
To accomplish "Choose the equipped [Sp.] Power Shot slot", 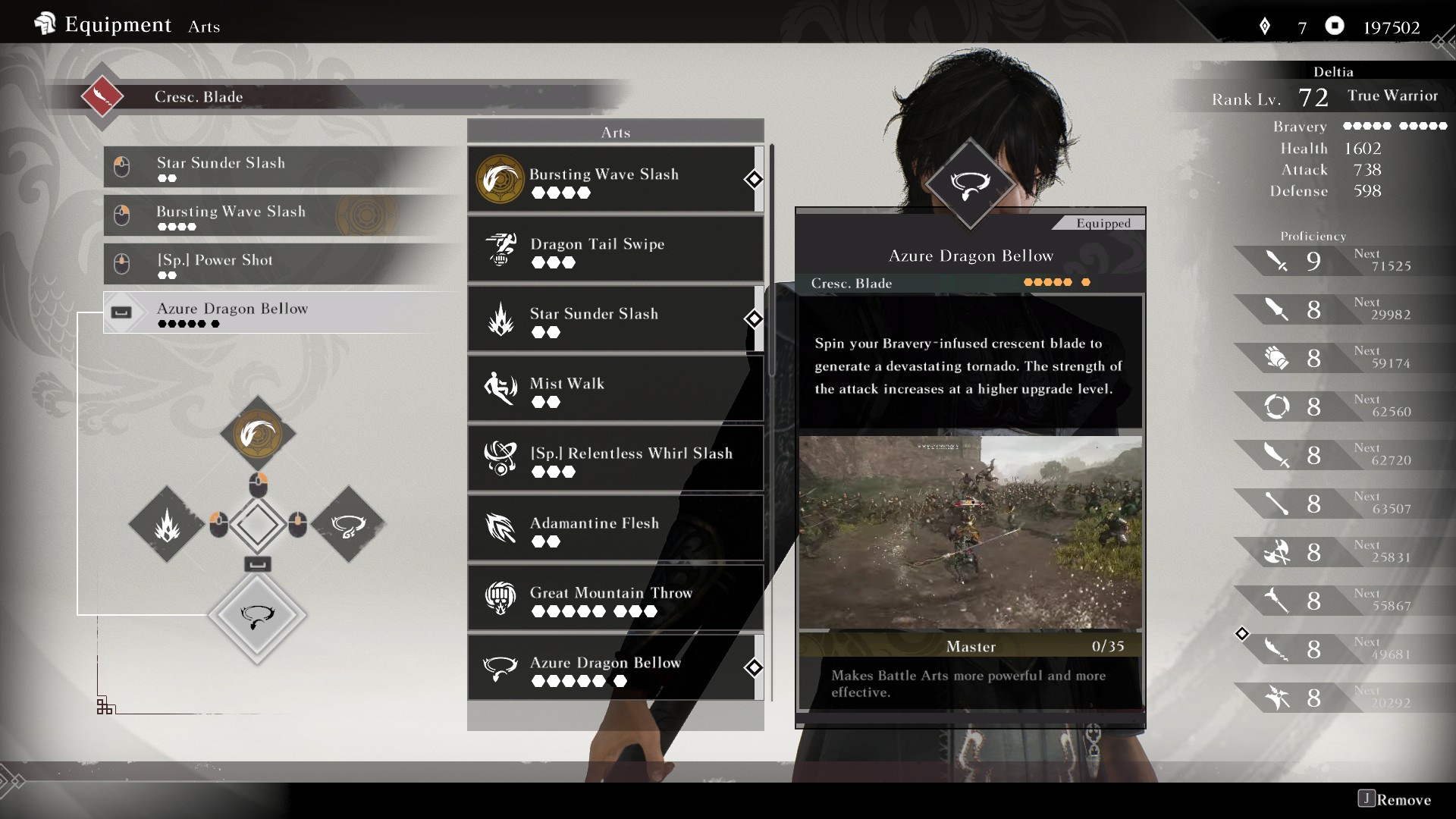I will 281,264.
